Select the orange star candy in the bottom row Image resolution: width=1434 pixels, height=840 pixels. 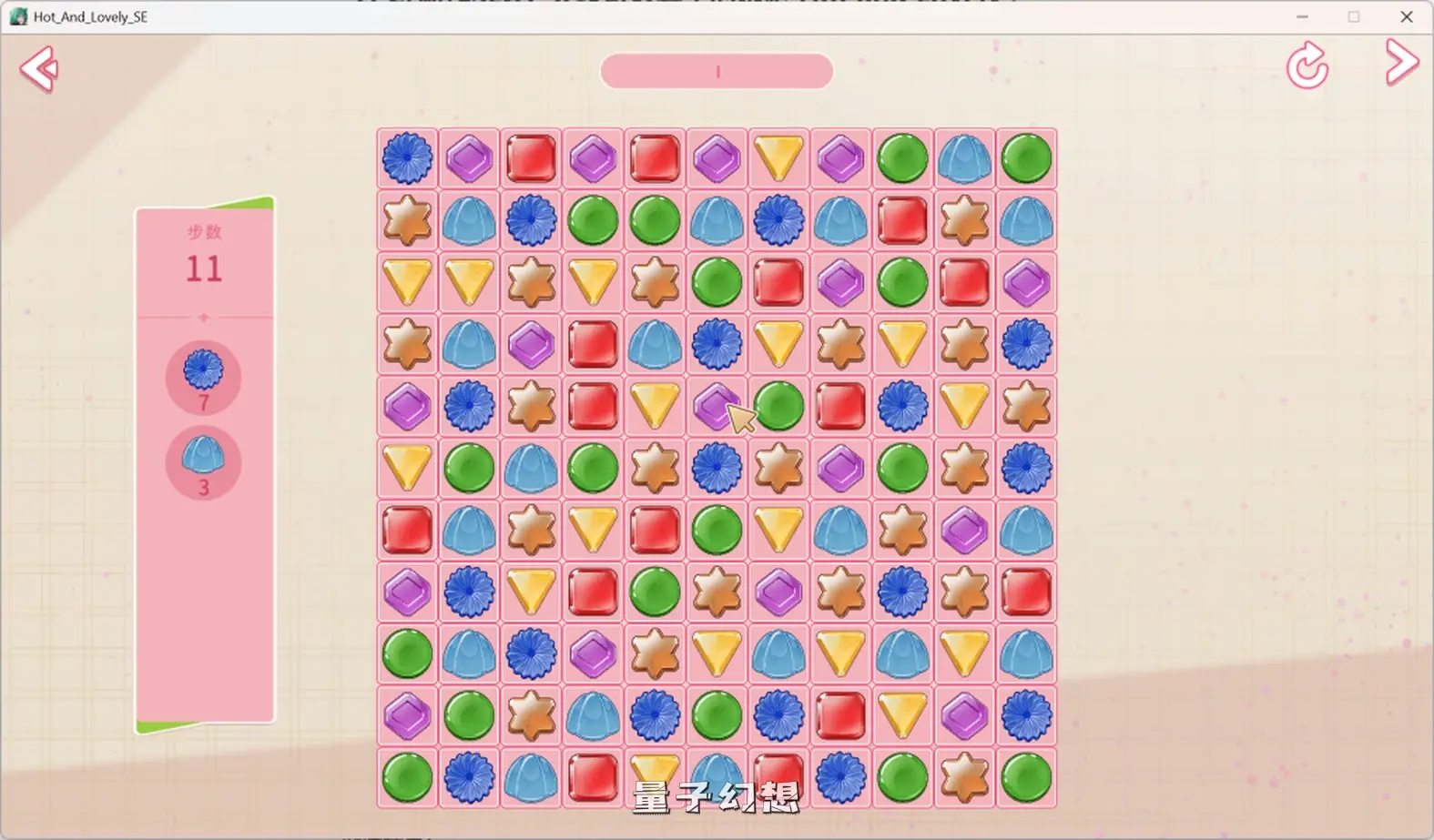[x=964, y=778]
